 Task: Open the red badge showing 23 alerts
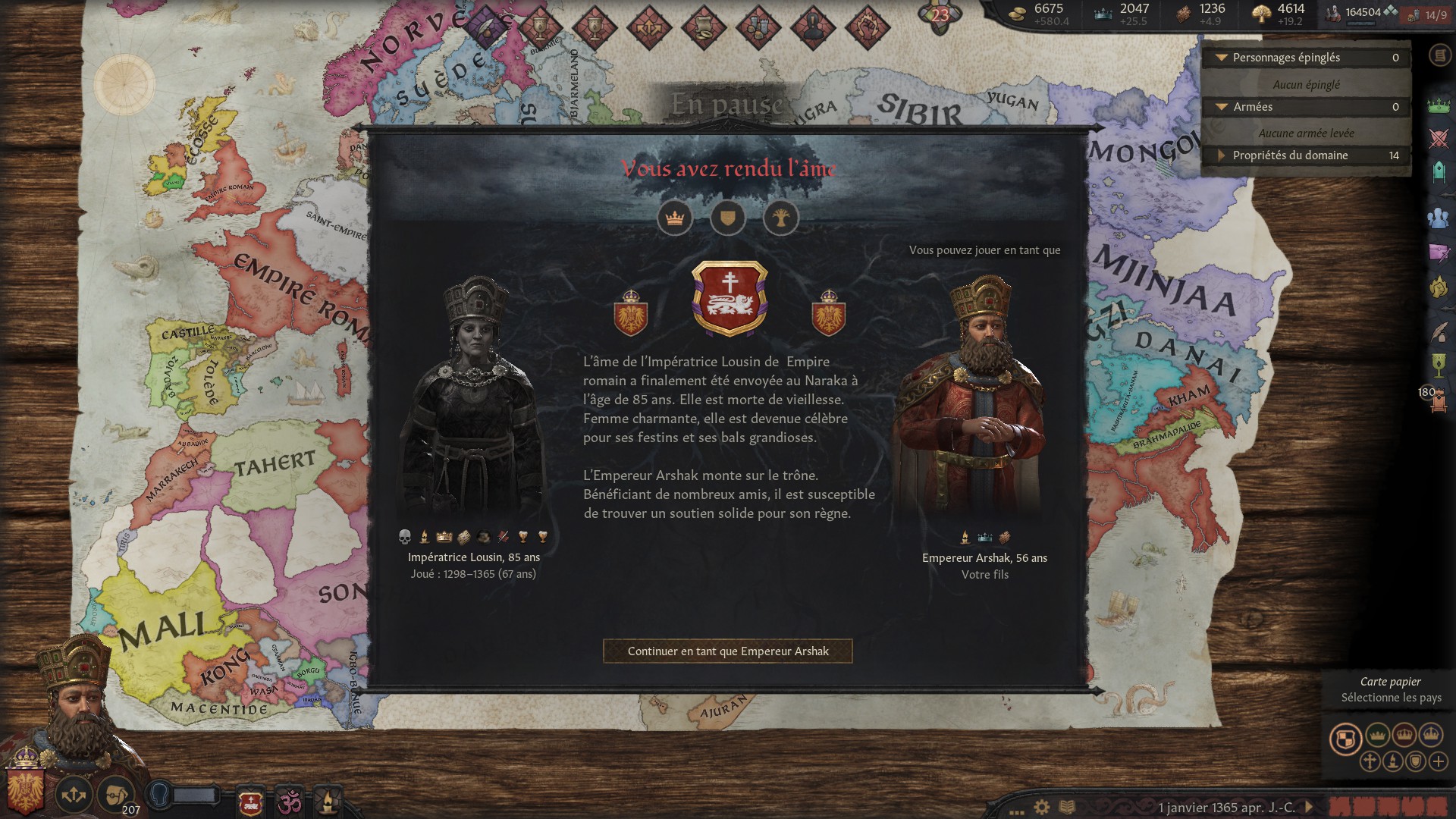tap(940, 15)
